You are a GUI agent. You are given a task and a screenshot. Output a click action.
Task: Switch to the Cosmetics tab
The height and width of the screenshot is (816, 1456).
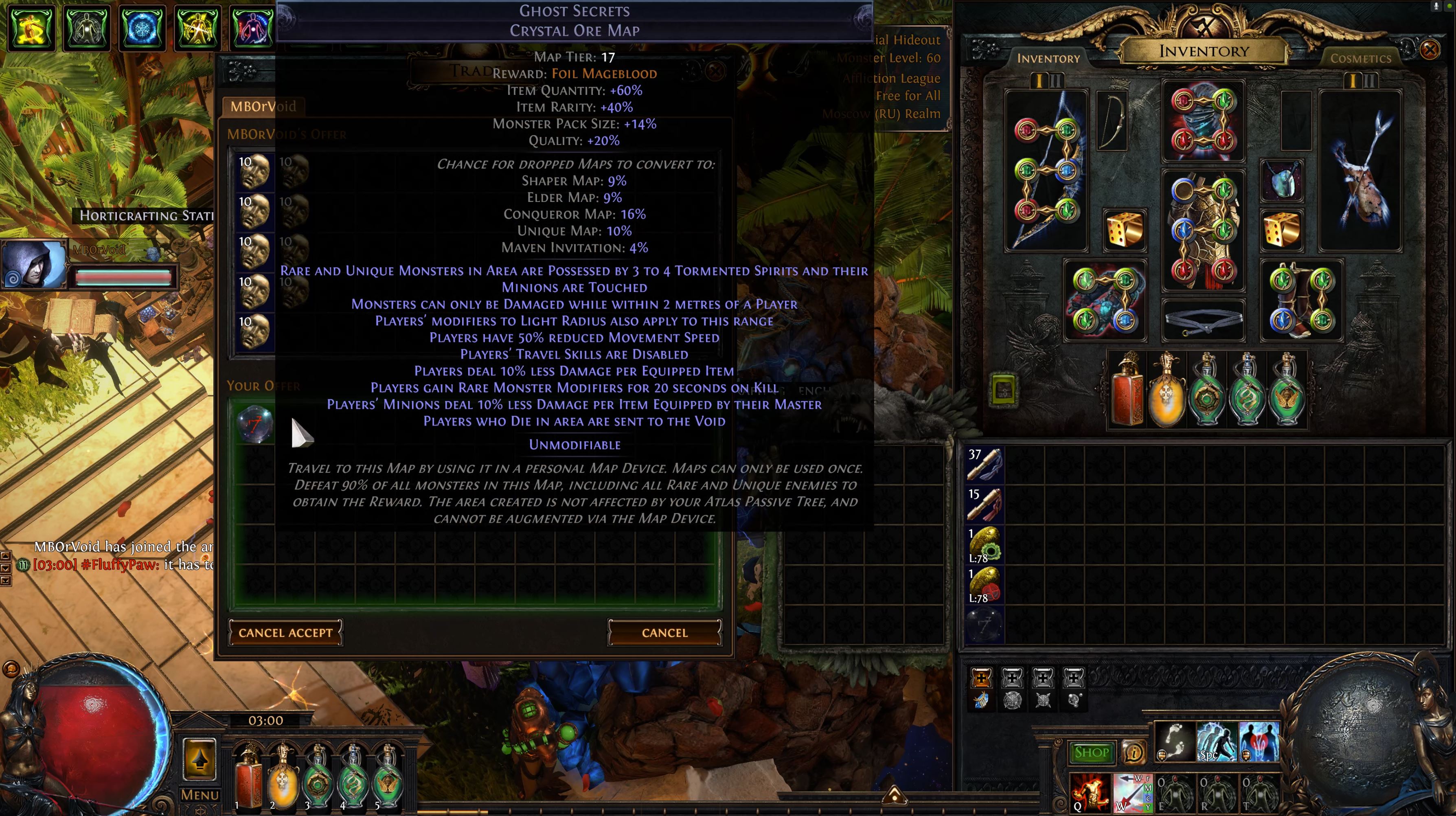point(1360,58)
